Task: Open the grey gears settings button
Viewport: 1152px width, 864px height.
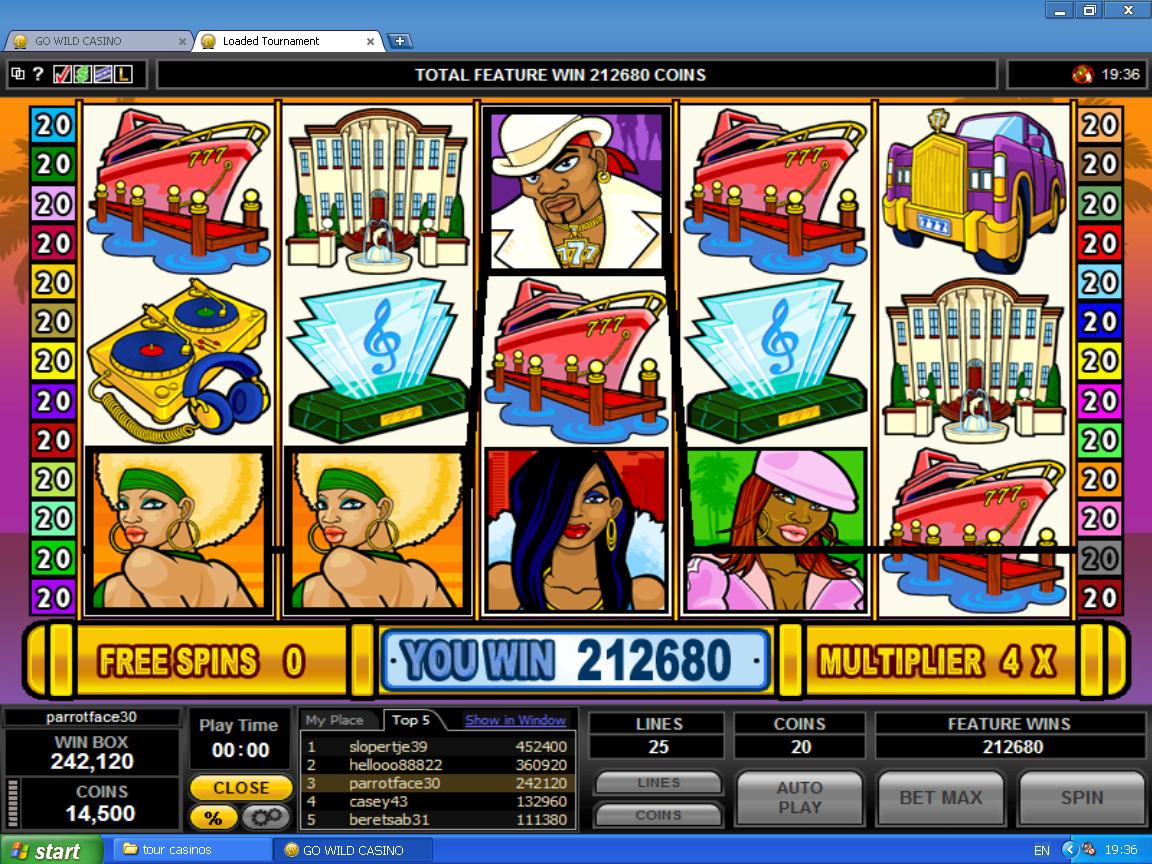Action: click(x=266, y=817)
